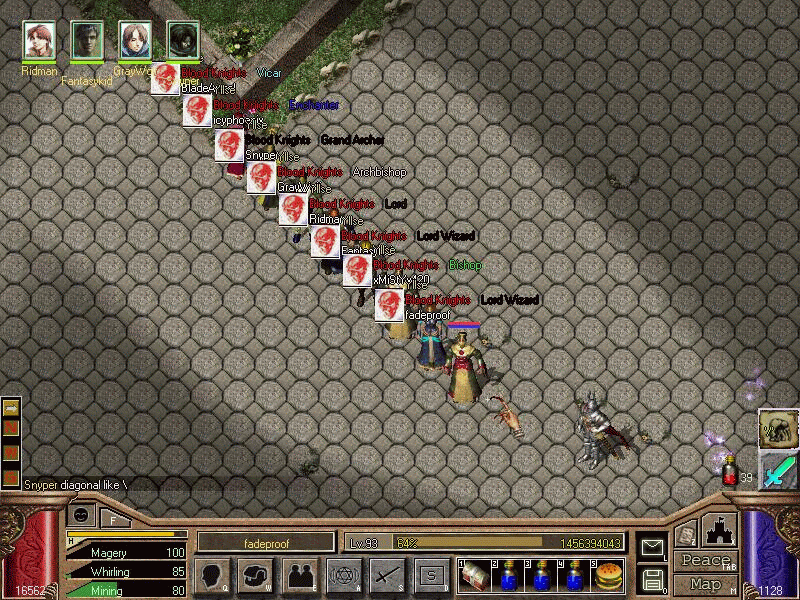Open the backpack inventory button
This screenshot has width=800, height=600.
coord(255,574)
